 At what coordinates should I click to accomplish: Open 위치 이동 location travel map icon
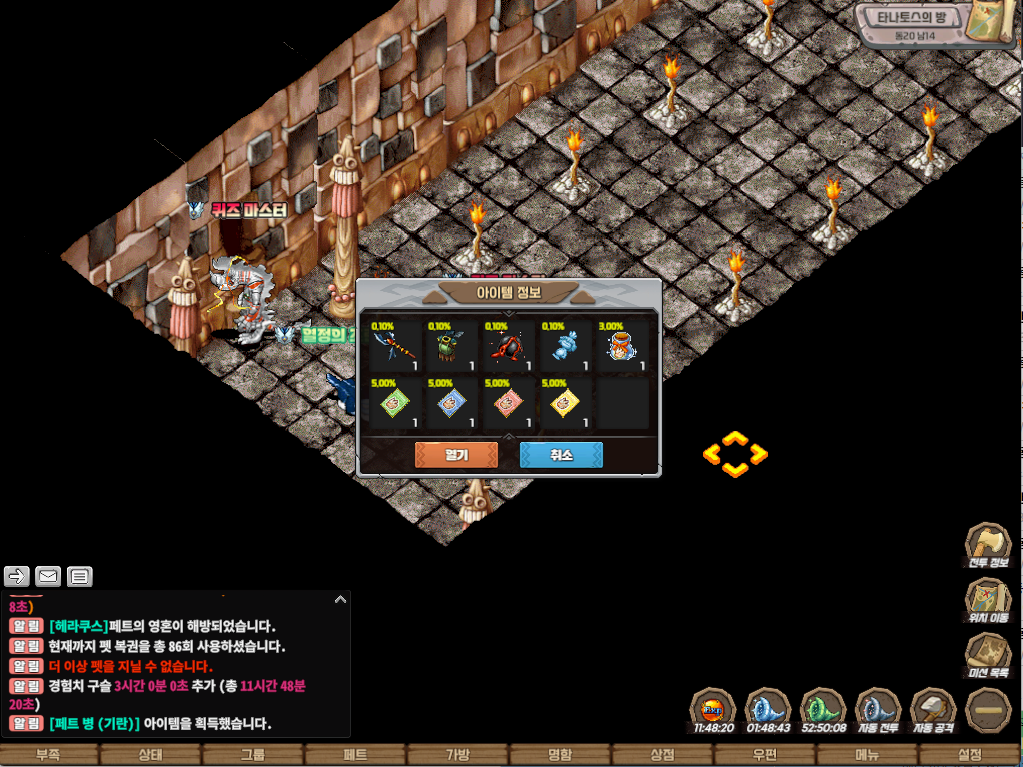click(x=987, y=601)
